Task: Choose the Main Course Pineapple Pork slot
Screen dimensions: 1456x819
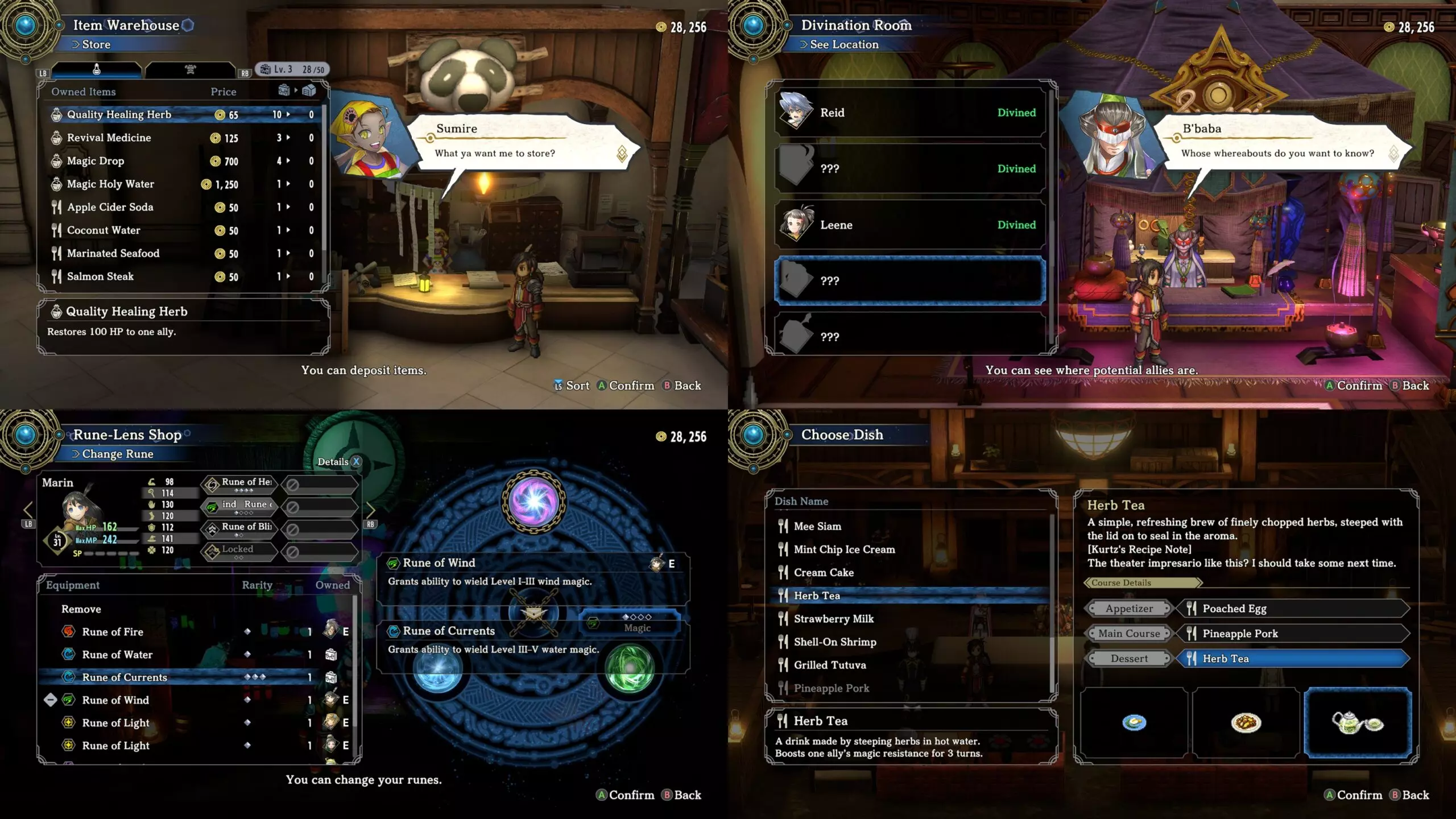Action: coord(1291,634)
